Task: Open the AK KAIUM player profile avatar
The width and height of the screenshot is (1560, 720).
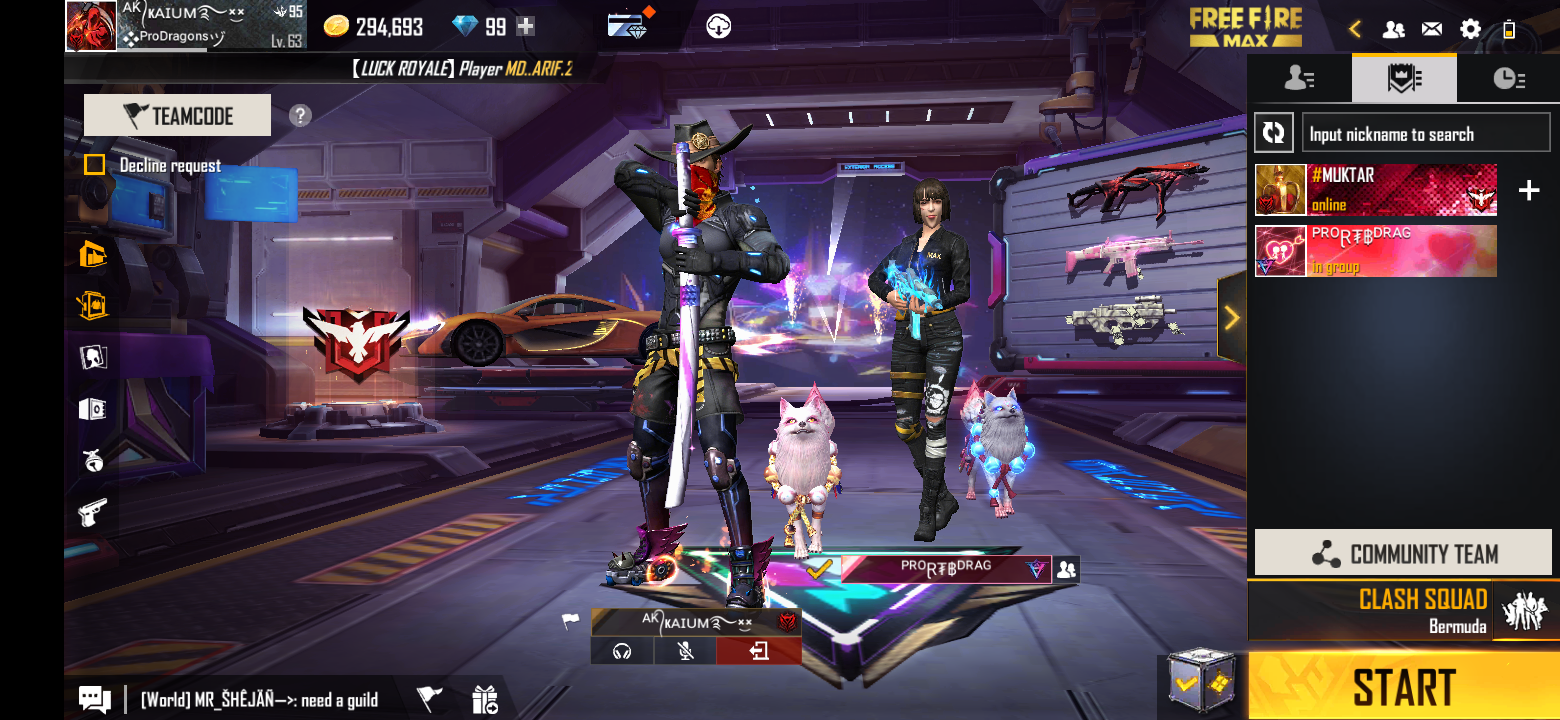Action: pyautogui.click(x=91, y=26)
